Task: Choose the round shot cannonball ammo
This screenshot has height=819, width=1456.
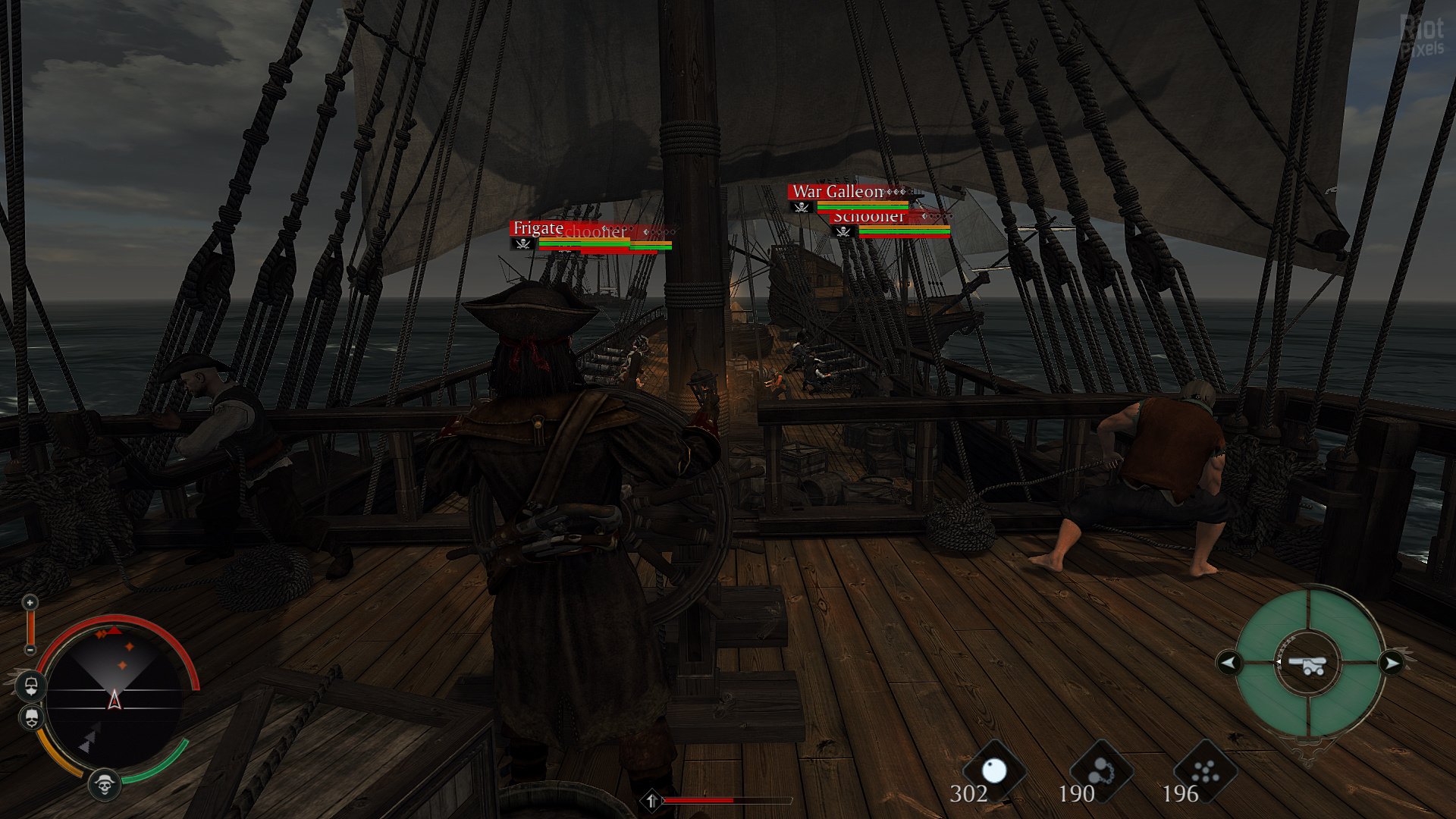Action: (x=993, y=772)
